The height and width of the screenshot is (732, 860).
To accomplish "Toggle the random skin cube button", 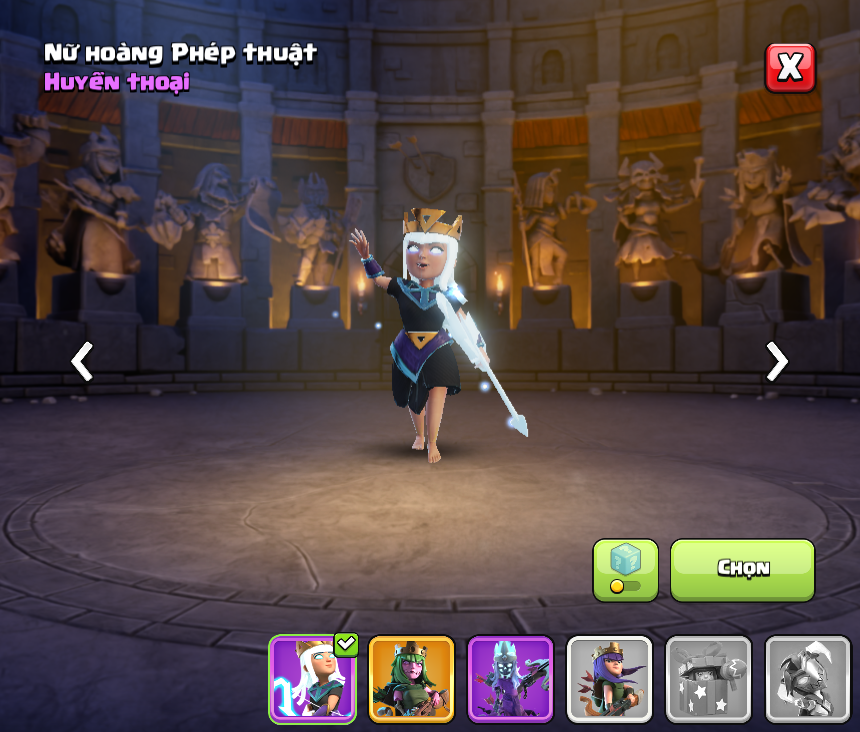I will (x=625, y=570).
